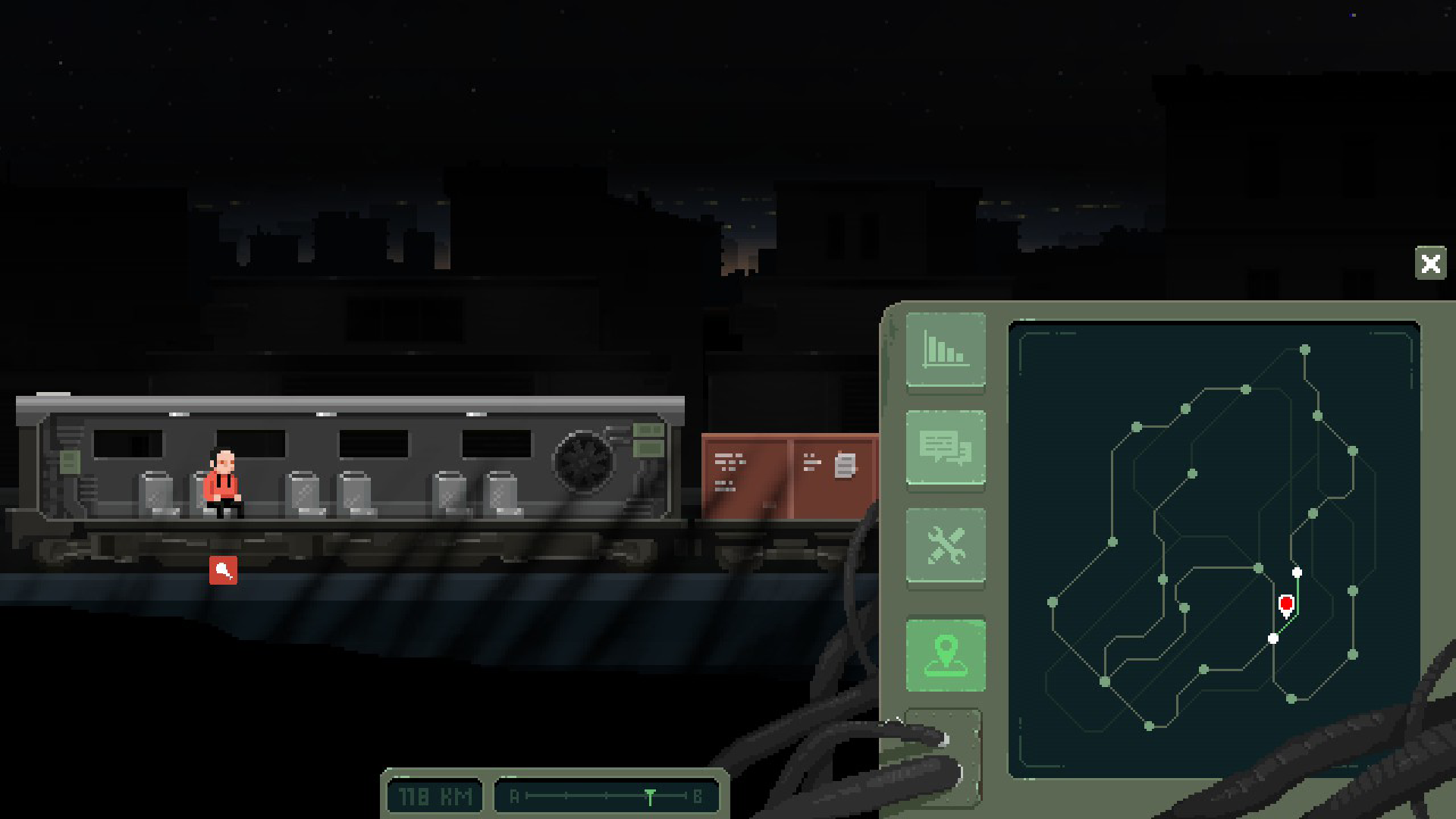Click the bottom sidebar button covered by cables
This screenshot has height=819, width=1456.
click(944, 756)
